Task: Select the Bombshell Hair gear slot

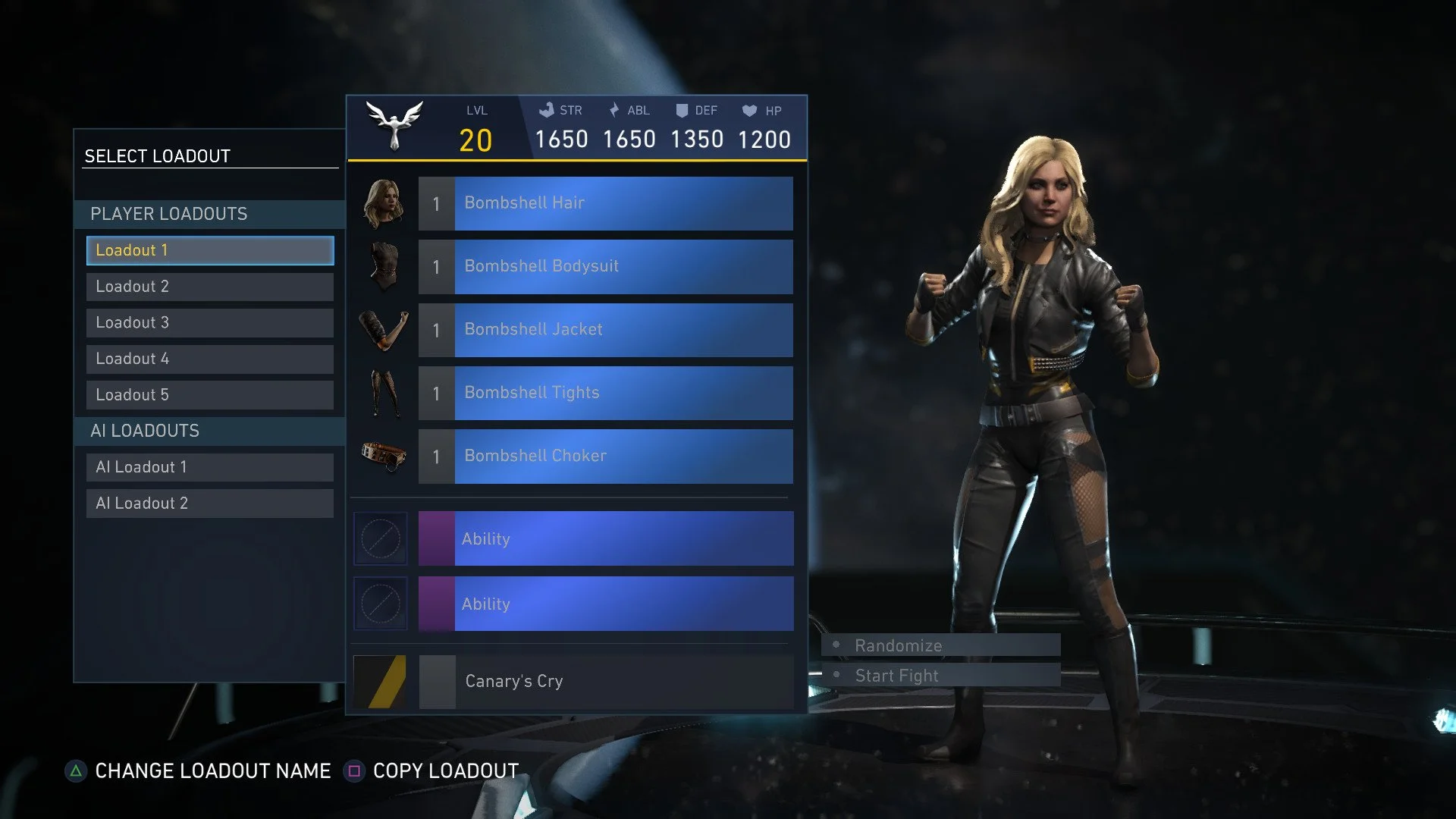Action: point(605,203)
